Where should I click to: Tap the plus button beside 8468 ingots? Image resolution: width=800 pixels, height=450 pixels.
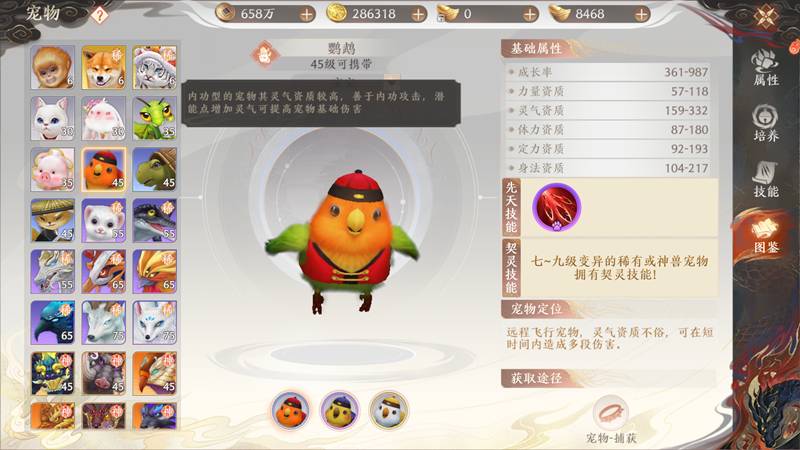pyautogui.click(x=635, y=14)
